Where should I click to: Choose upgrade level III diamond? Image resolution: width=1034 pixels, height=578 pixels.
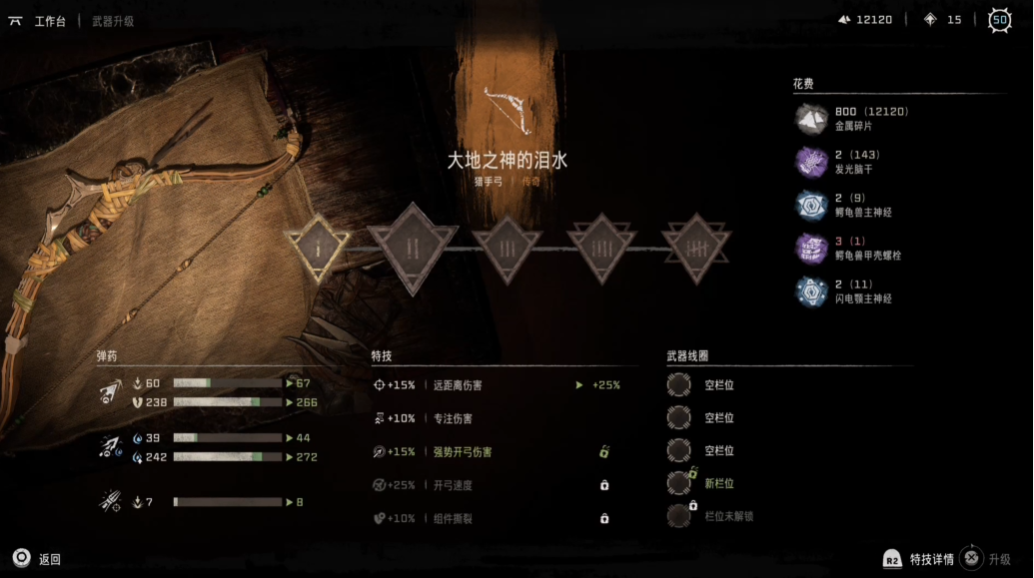(507, 247)
